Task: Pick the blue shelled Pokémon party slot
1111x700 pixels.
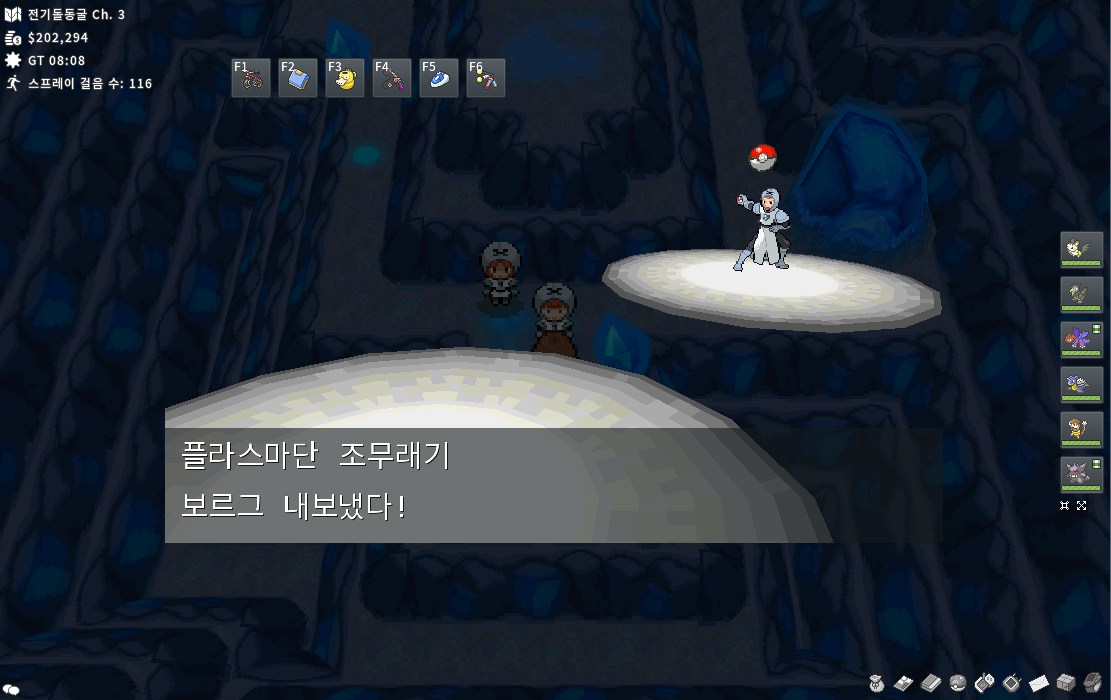Action: [1081, 385]
